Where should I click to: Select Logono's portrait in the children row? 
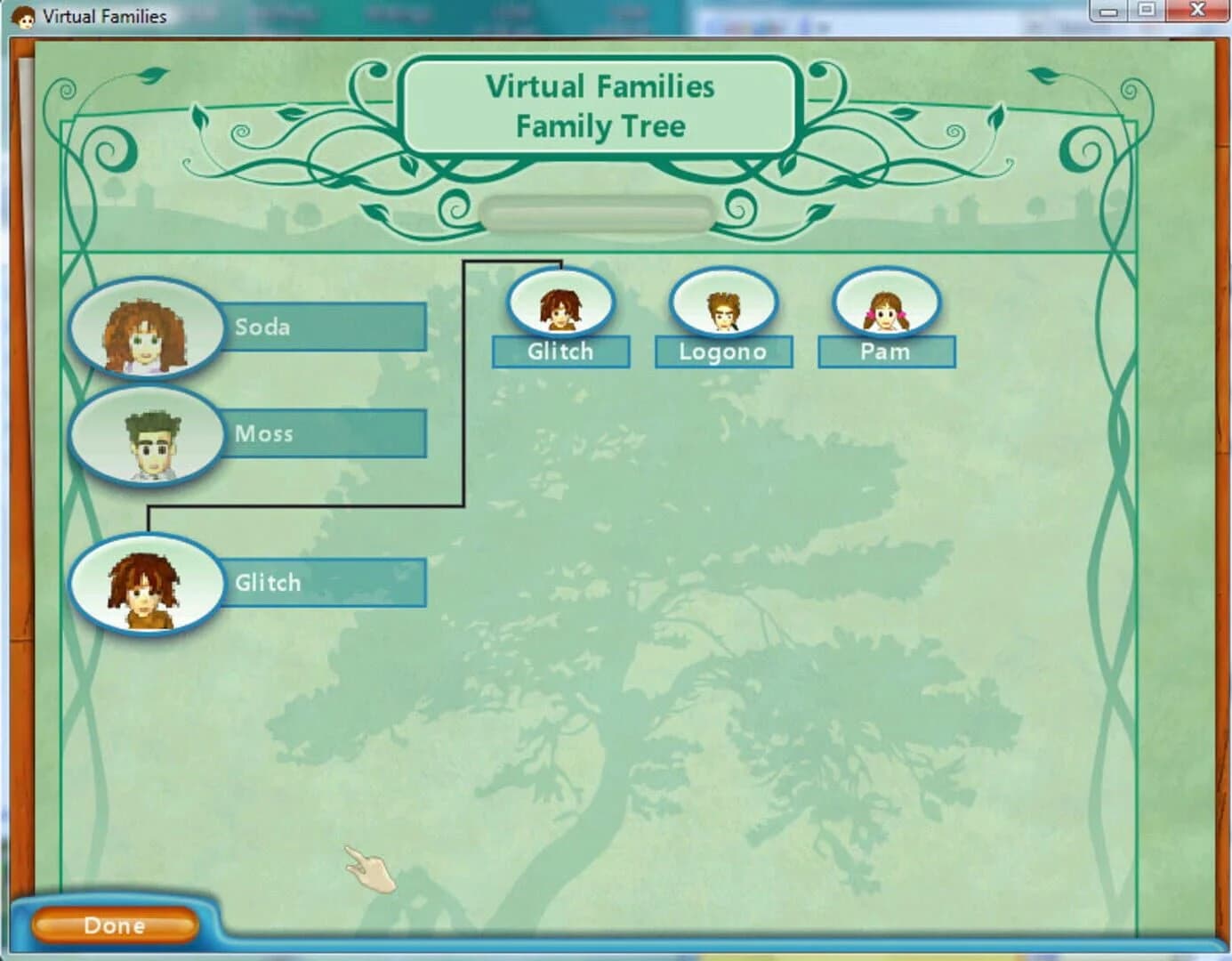click(x=724, y=303)
